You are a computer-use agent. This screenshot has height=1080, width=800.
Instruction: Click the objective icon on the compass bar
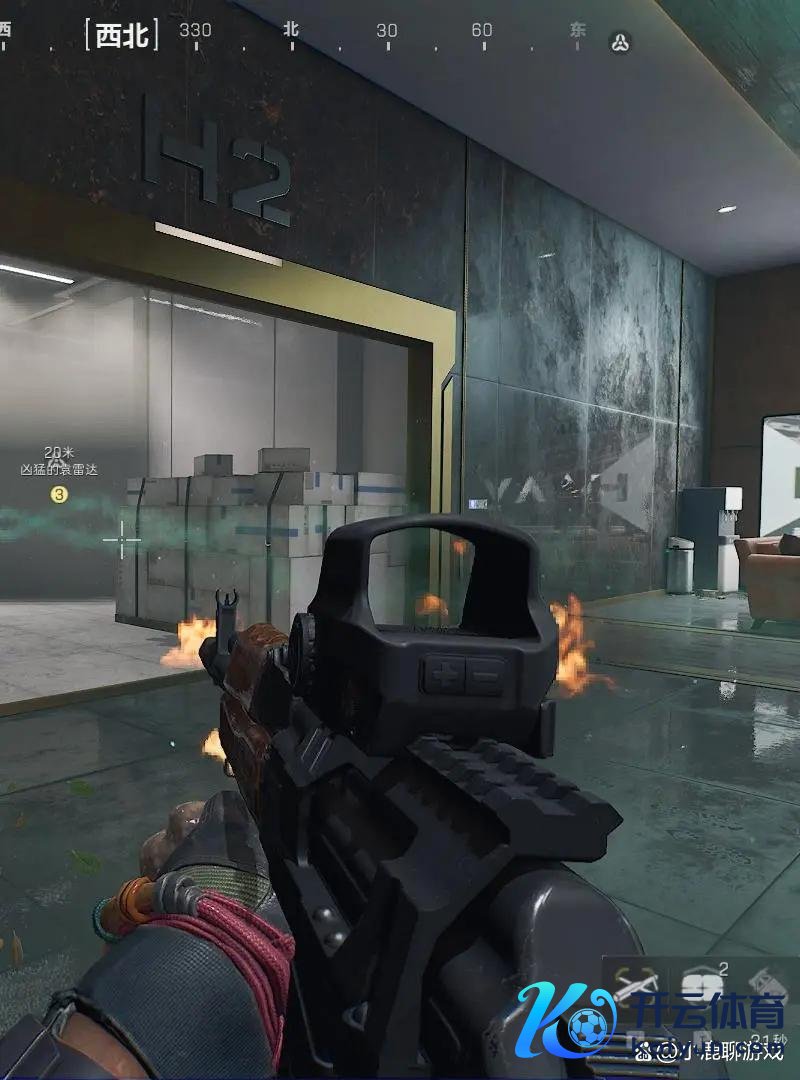coord(620,42)
